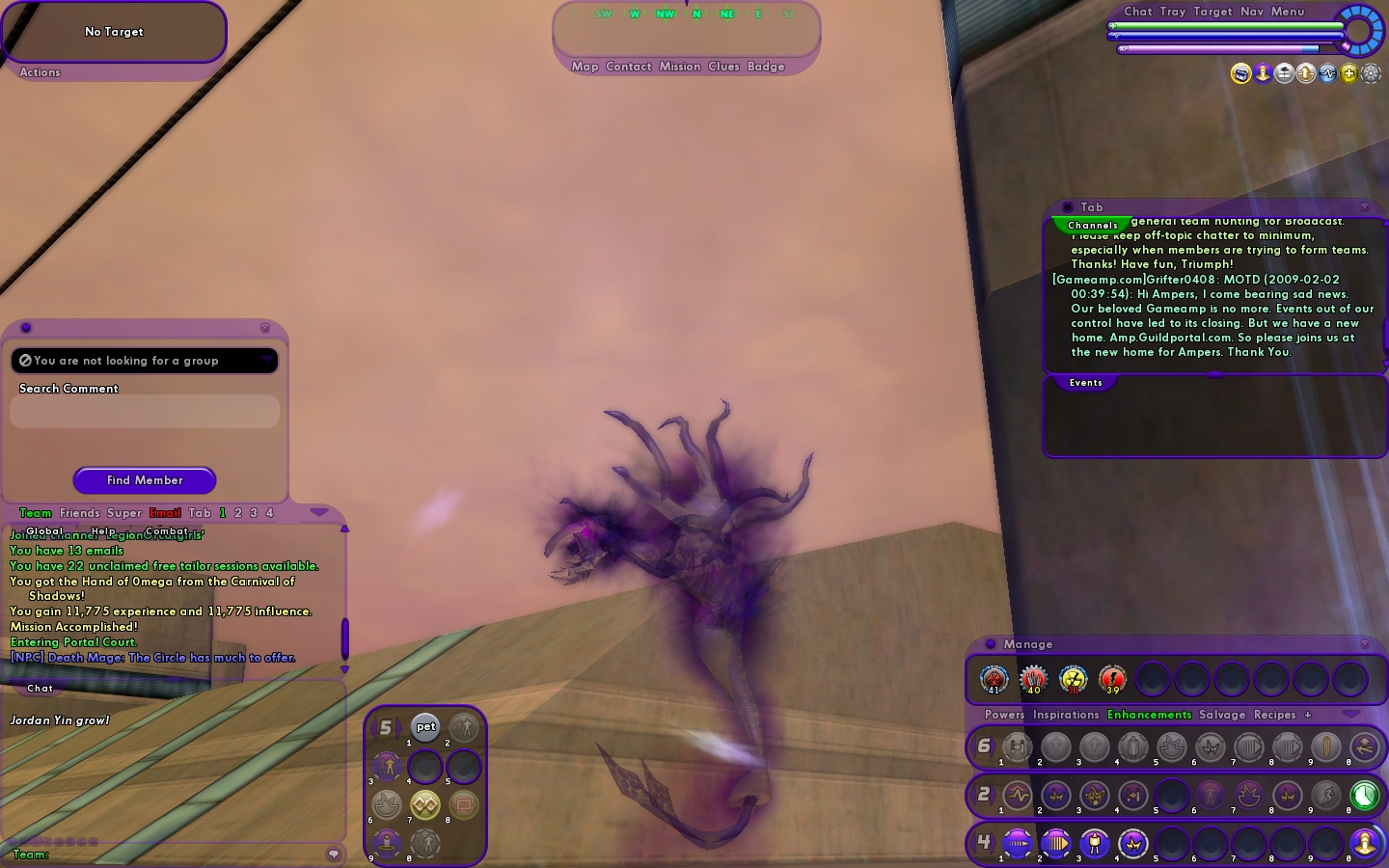Click the pet power button
1389x868 pixels.
coord(425,727)
